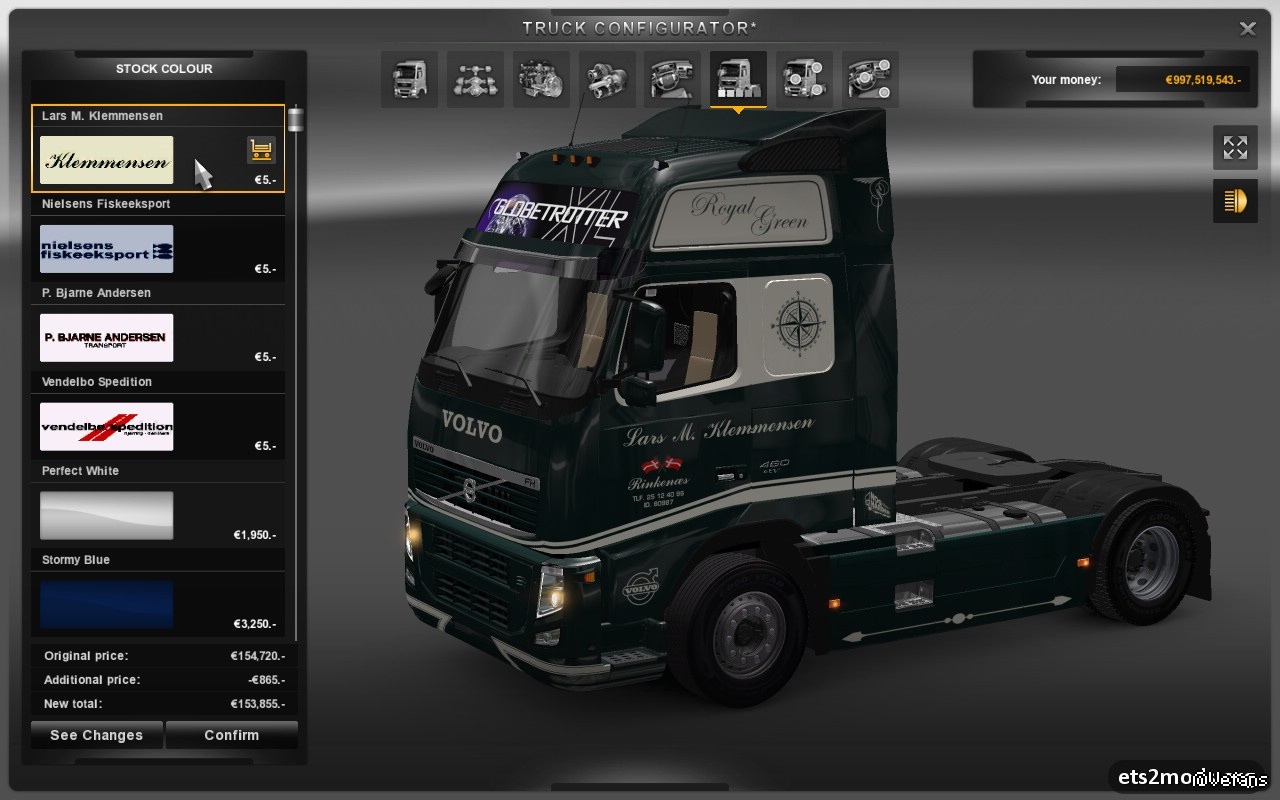Select the Vendelbo Spedition paint job
Screen dimensions: 1280x800
106,427
